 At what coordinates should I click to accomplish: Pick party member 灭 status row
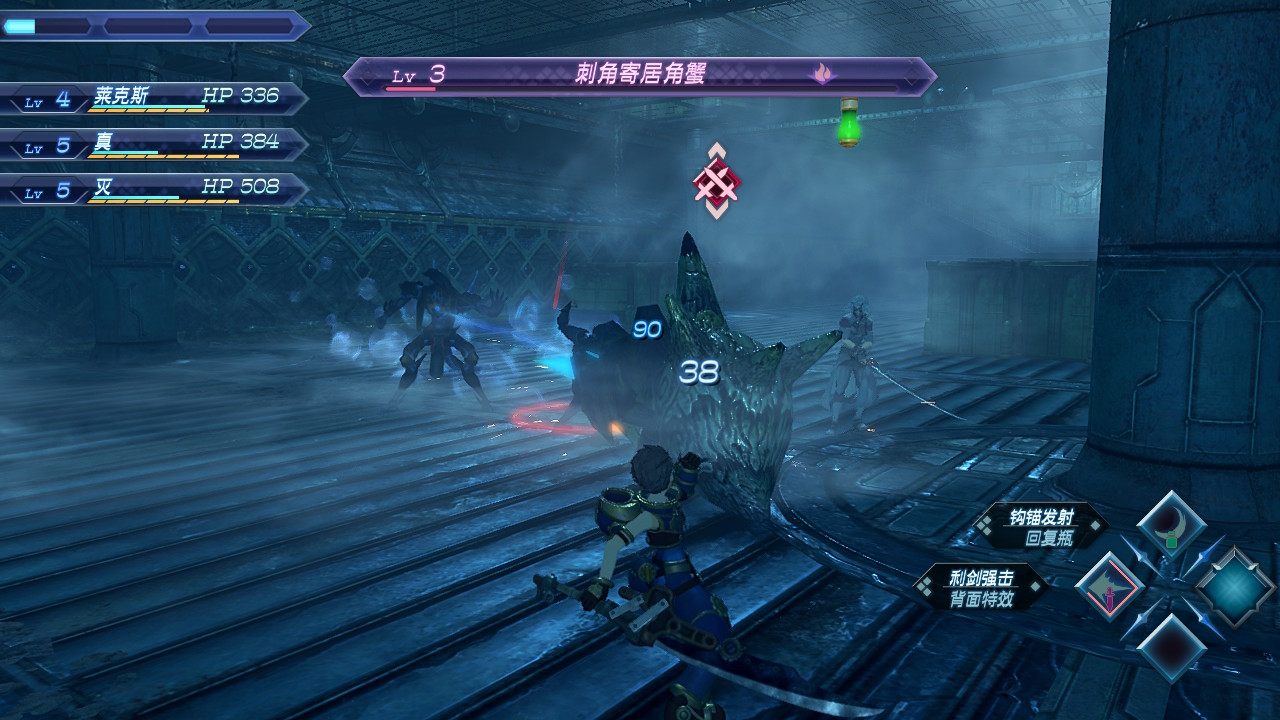[x=155, y=190]
